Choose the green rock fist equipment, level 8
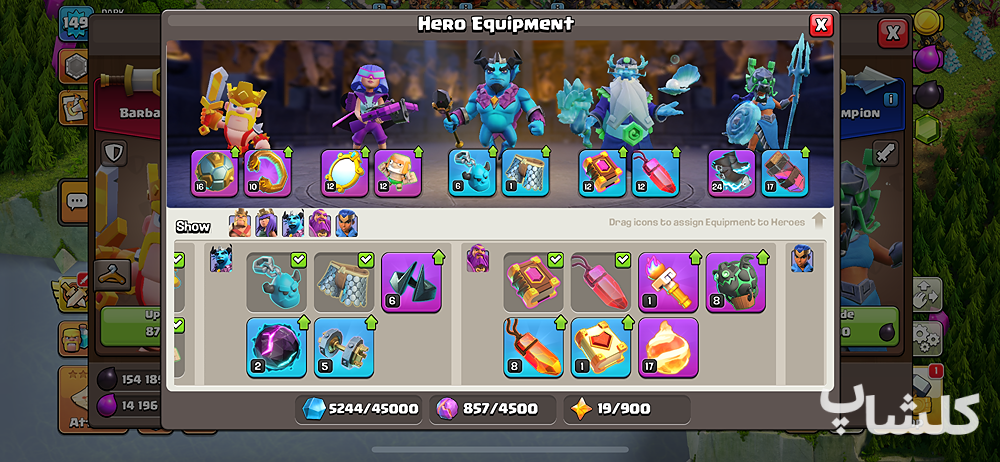This screenshot has height=462, width=1000. [x=736, y=282]
